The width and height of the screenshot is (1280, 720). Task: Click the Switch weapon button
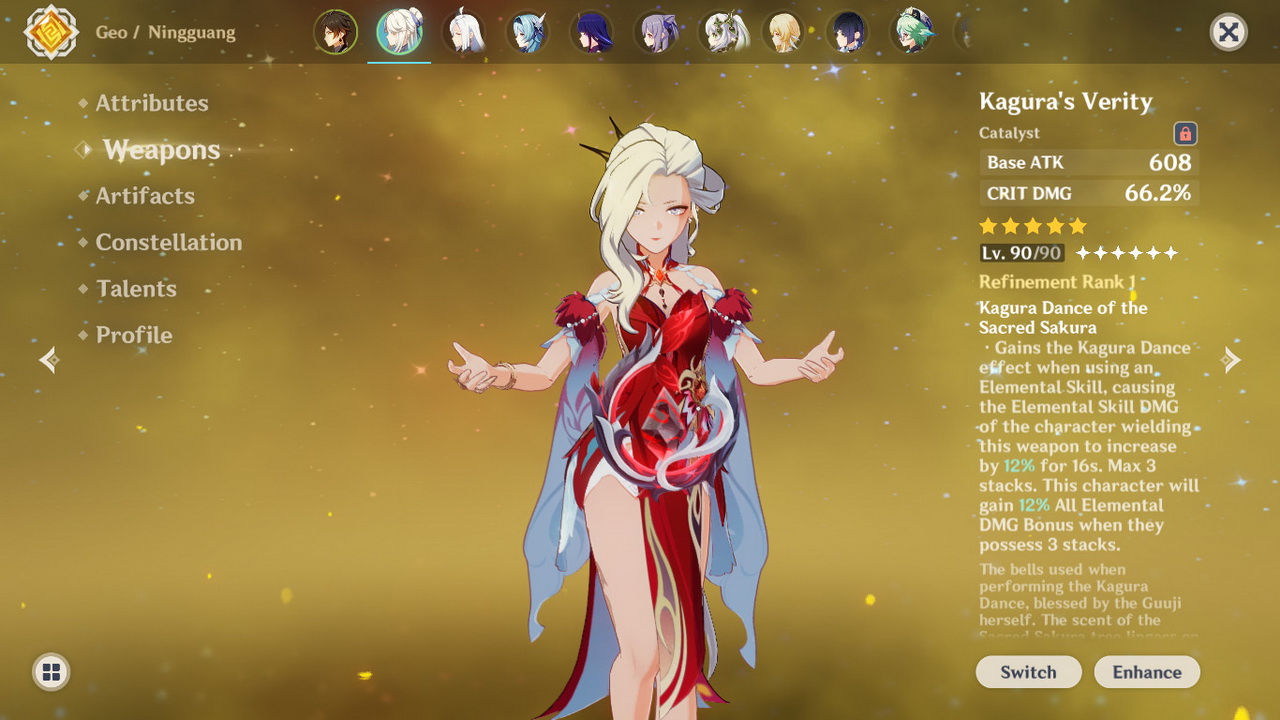tap(1028, 672)
